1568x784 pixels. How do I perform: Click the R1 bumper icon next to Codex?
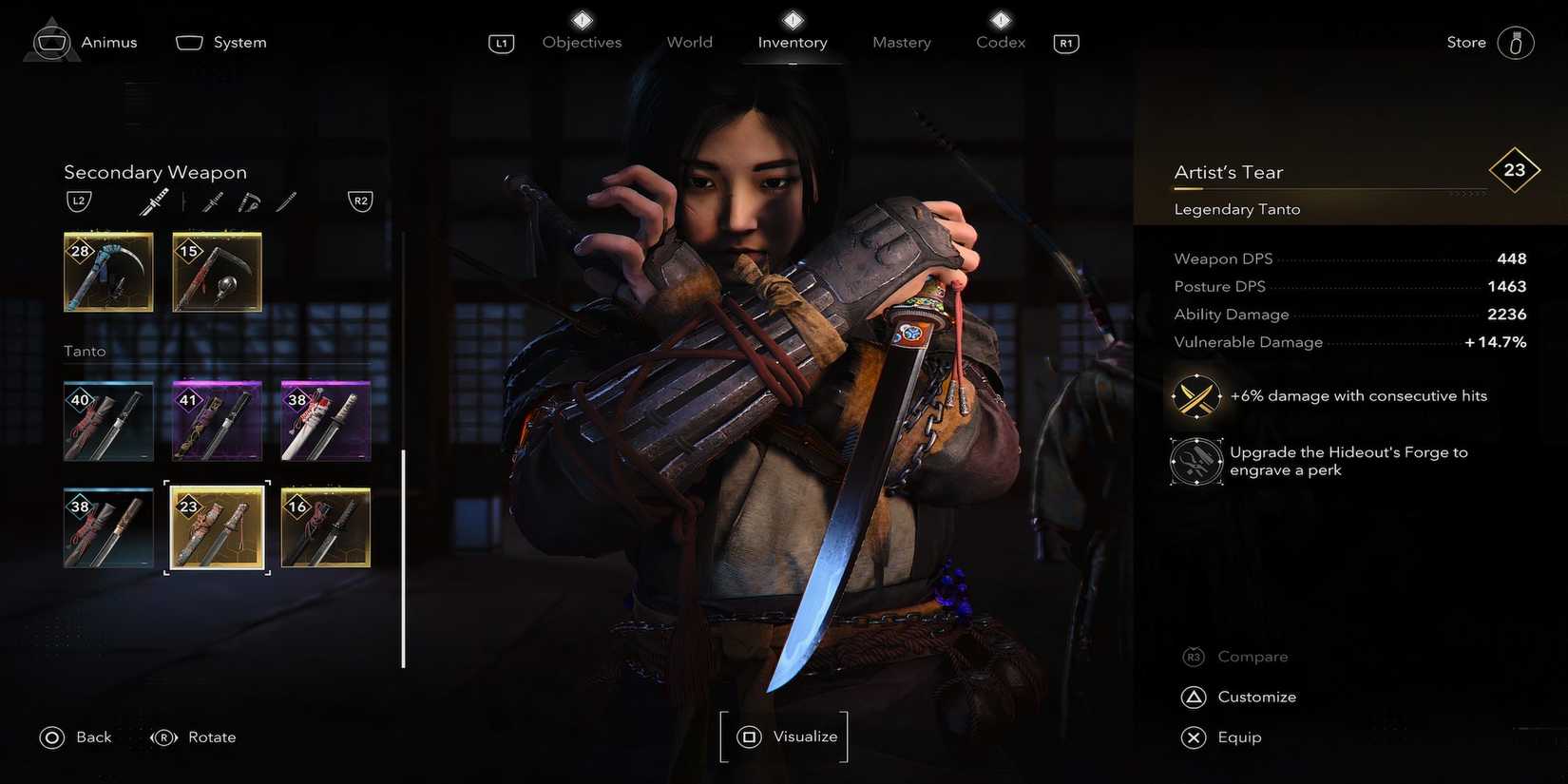coord(1065,42)
